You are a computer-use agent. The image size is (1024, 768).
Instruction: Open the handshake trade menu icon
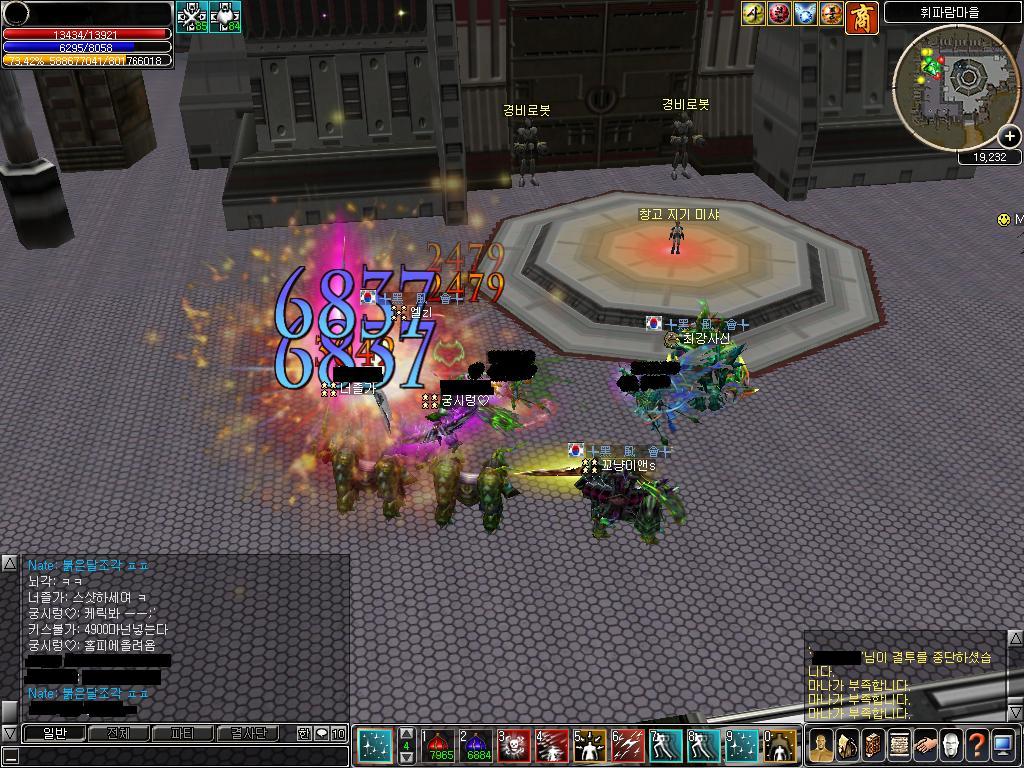tap(925, 745)
